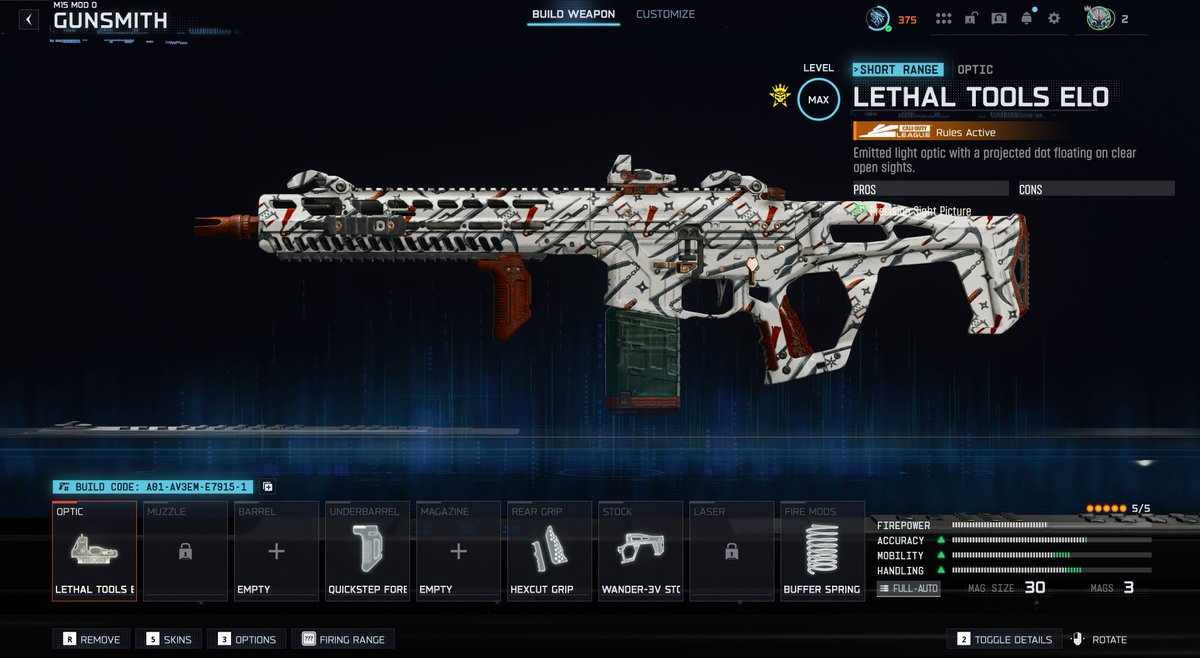Open the grid menu icon
This screenshot has height=658, width=1200.
tap(943, 19)
